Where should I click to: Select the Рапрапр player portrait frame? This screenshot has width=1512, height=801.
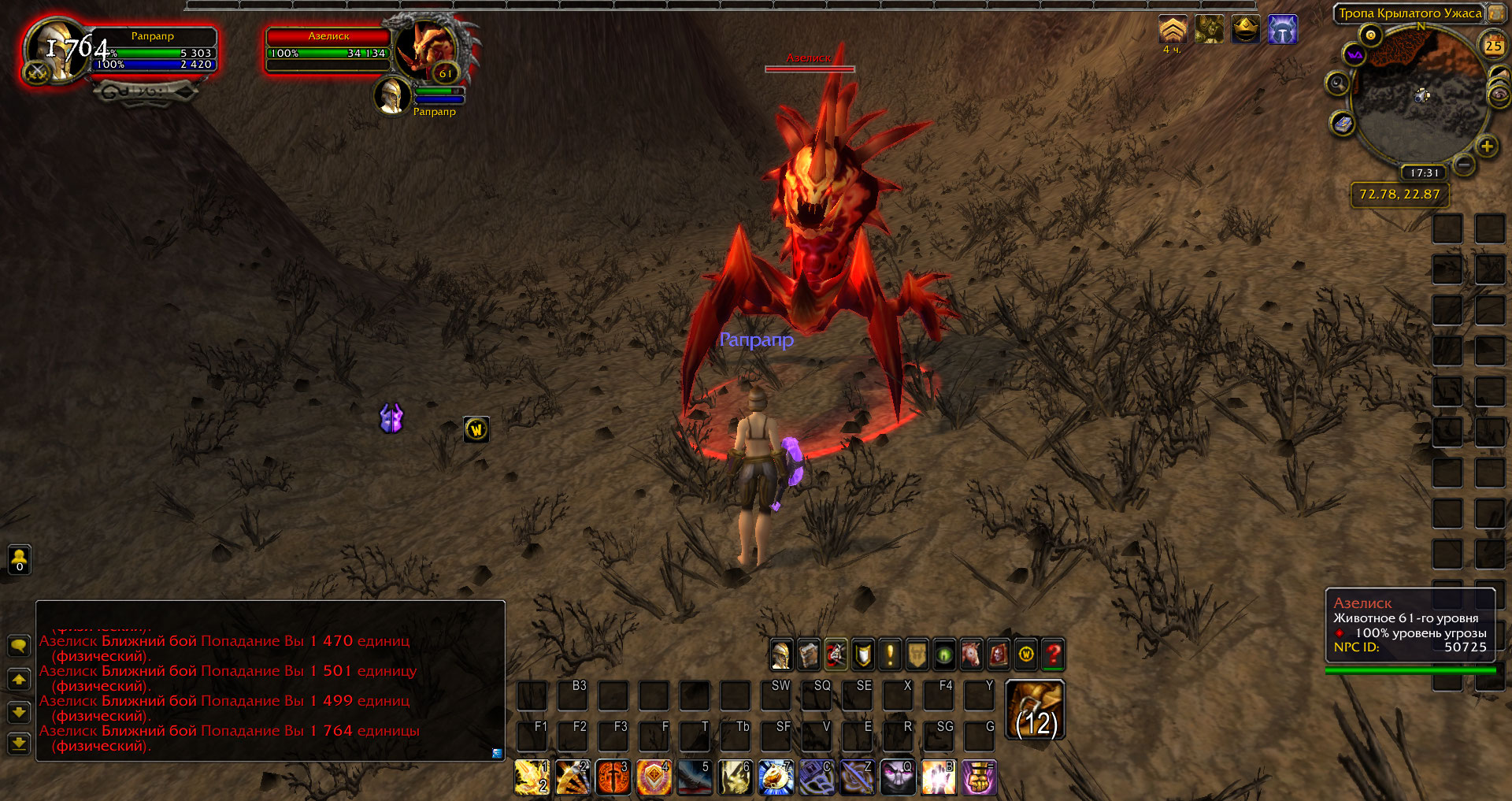click(55, 49)
